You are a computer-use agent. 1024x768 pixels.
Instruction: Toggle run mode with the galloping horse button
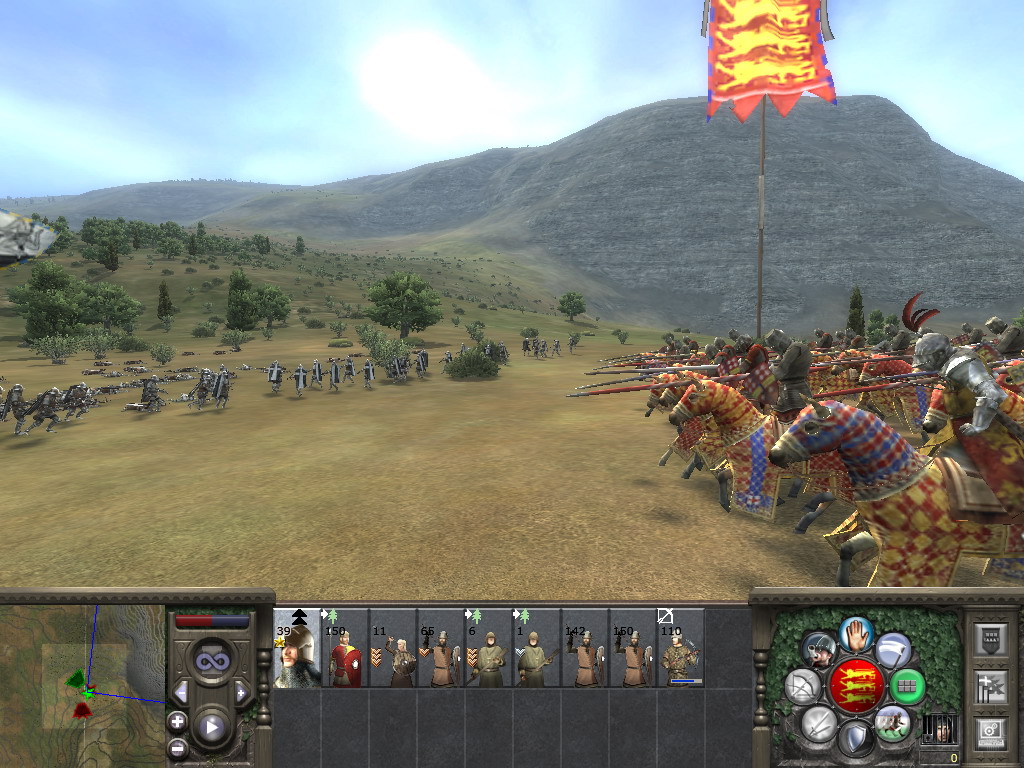(892, 722)
